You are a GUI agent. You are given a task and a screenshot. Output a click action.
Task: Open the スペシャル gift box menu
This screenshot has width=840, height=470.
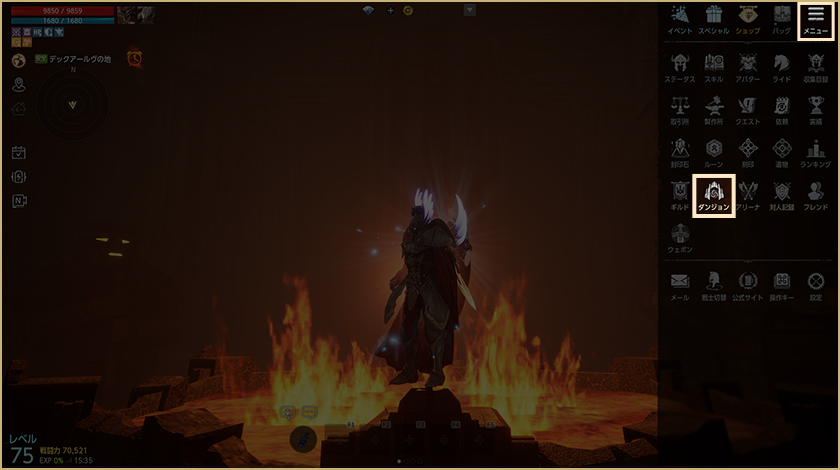tap(713, 19)
